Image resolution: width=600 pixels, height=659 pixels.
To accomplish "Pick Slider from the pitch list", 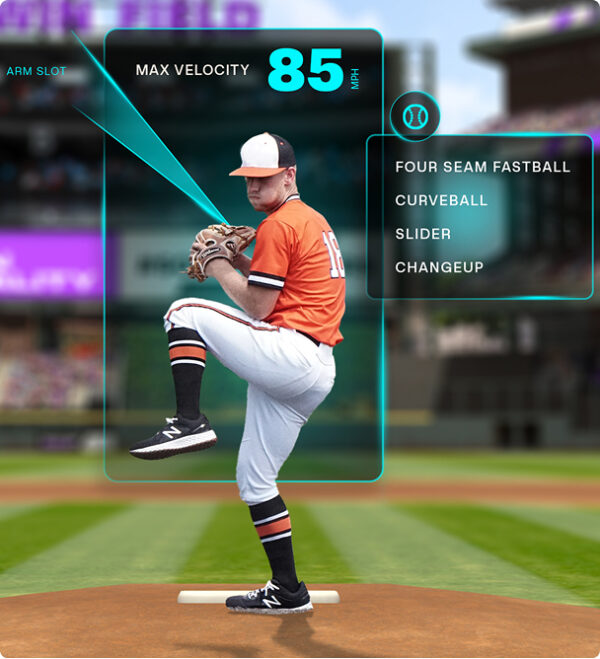I will (x=423, y=234).
